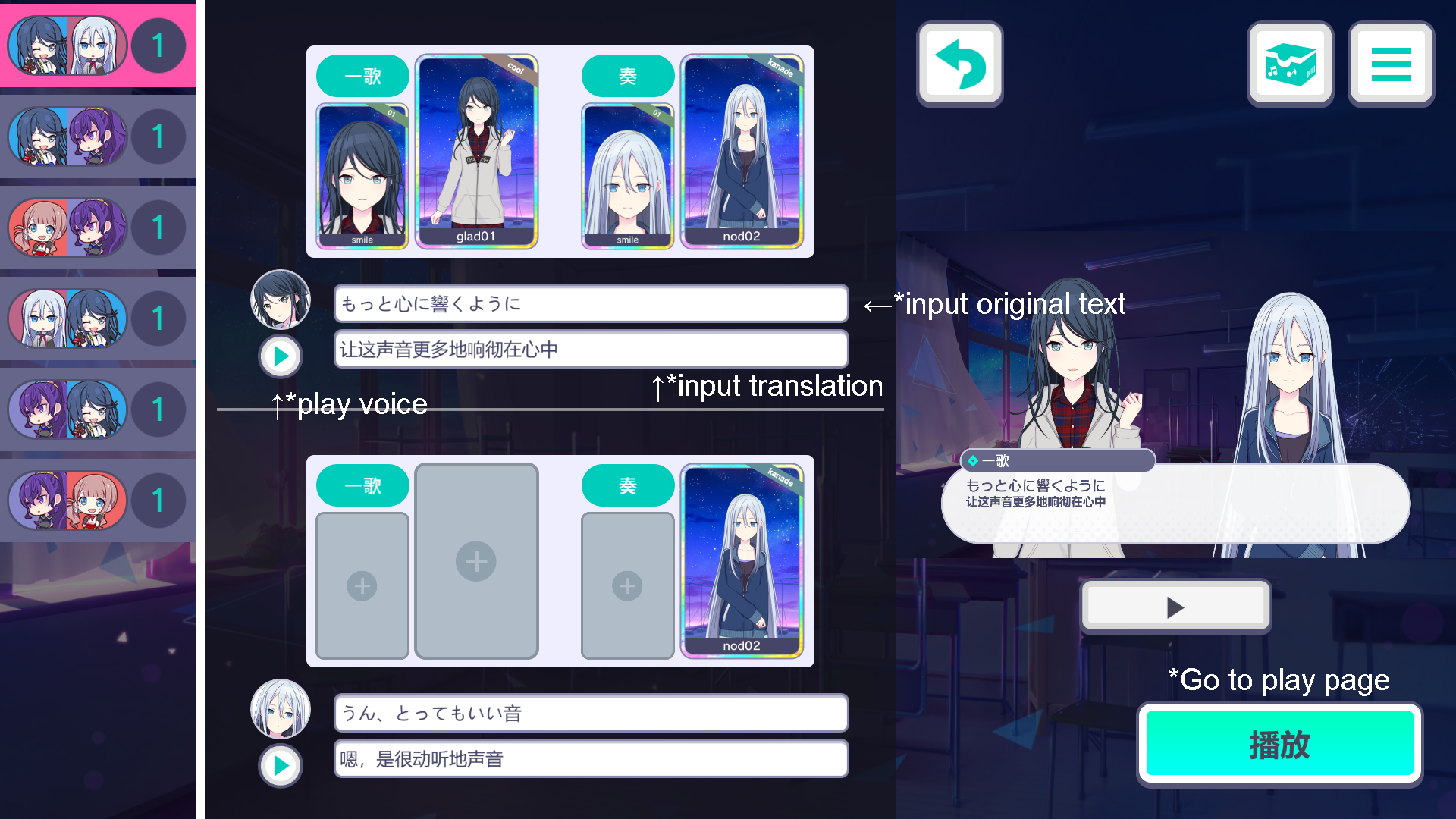Select the 一歌 character name tag
The height and width of the screenshot is (819, 1456).
click(x=362, y=76)
